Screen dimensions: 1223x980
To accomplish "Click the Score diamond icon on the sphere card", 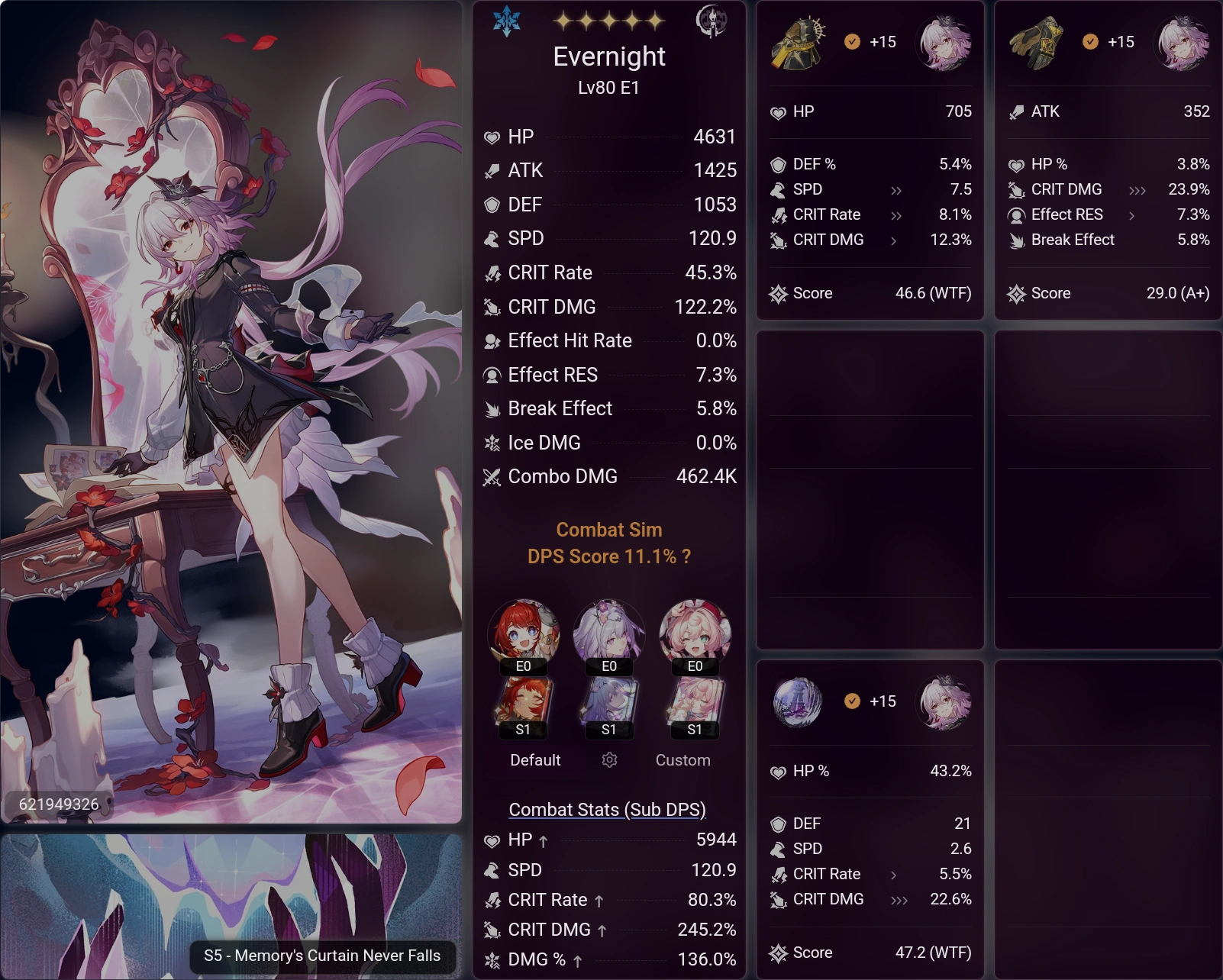I will pyautogui.click(x=780, y=953).
